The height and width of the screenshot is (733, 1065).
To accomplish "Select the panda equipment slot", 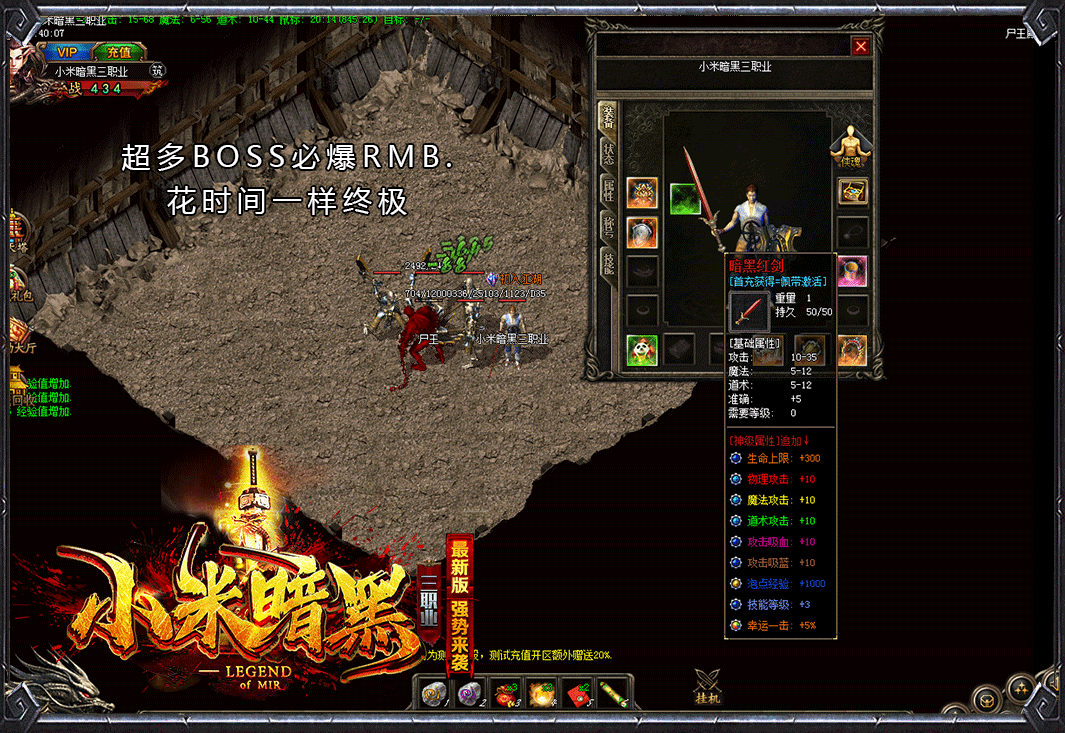I will click(642, 349).
